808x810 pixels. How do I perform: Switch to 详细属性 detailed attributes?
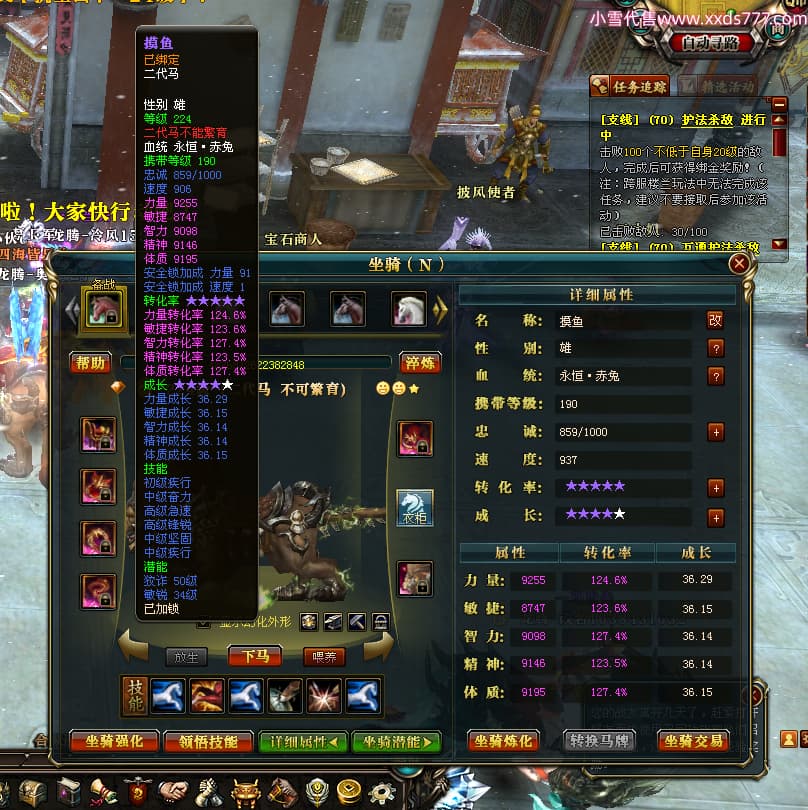tap(302, 741)
